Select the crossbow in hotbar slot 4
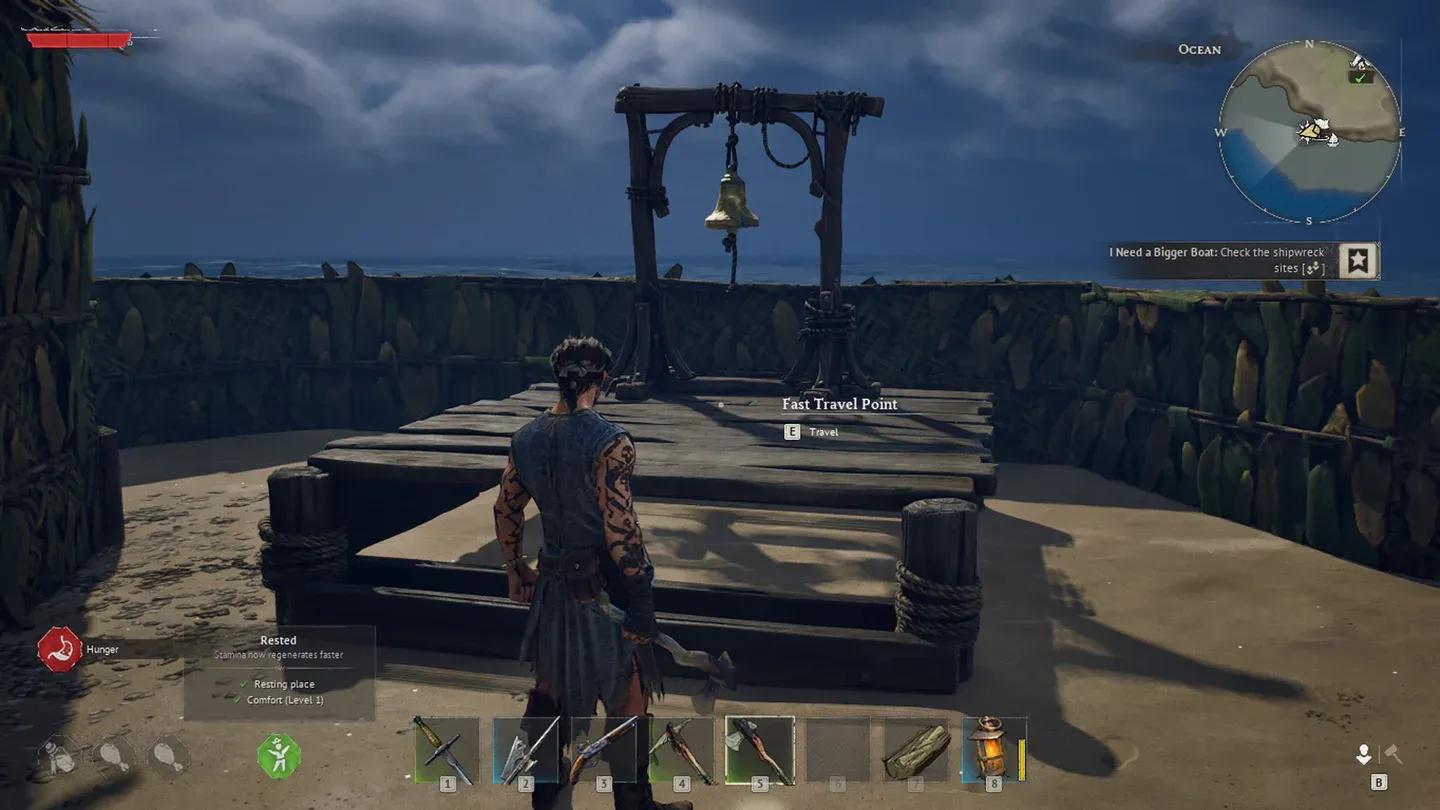Image resolution: width=1440 pixels, height=810 pixels. point(681,748)
